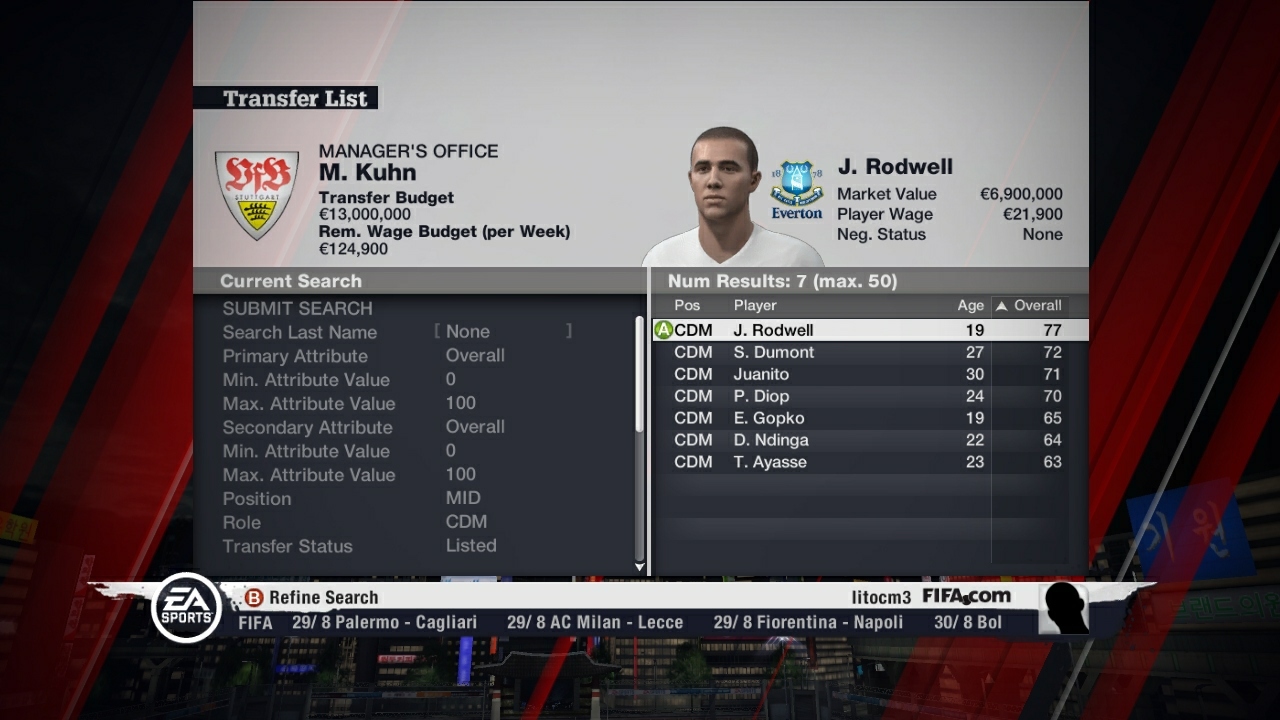Click the VfB Stuttgart club crest

(257, 192)
